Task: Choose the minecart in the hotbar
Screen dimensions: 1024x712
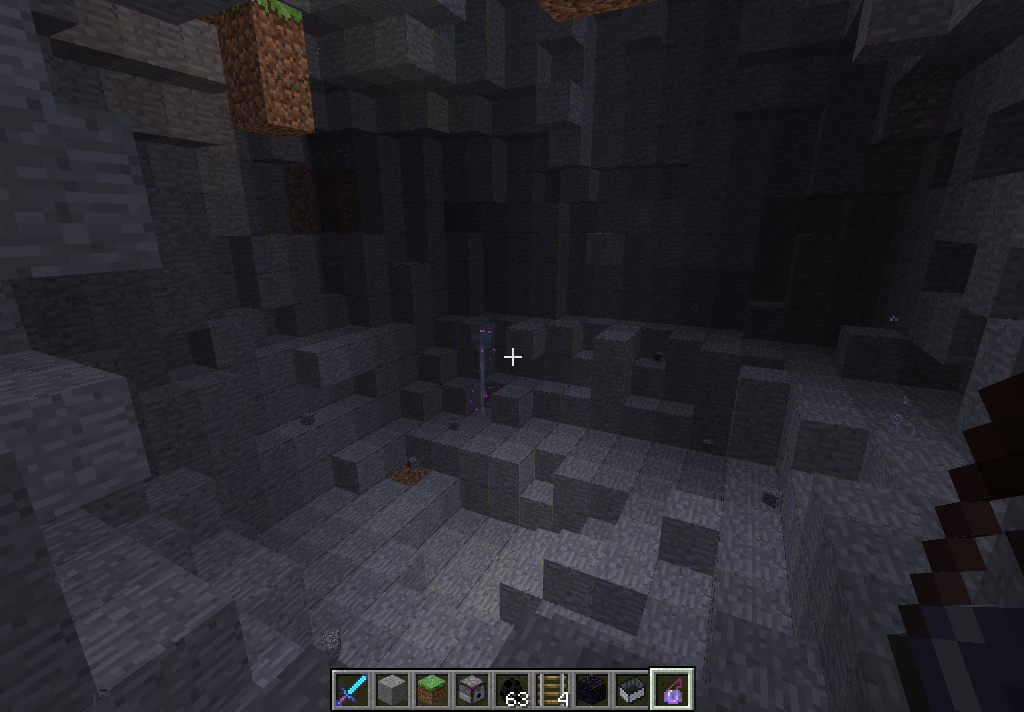Action: coord(632,690)
